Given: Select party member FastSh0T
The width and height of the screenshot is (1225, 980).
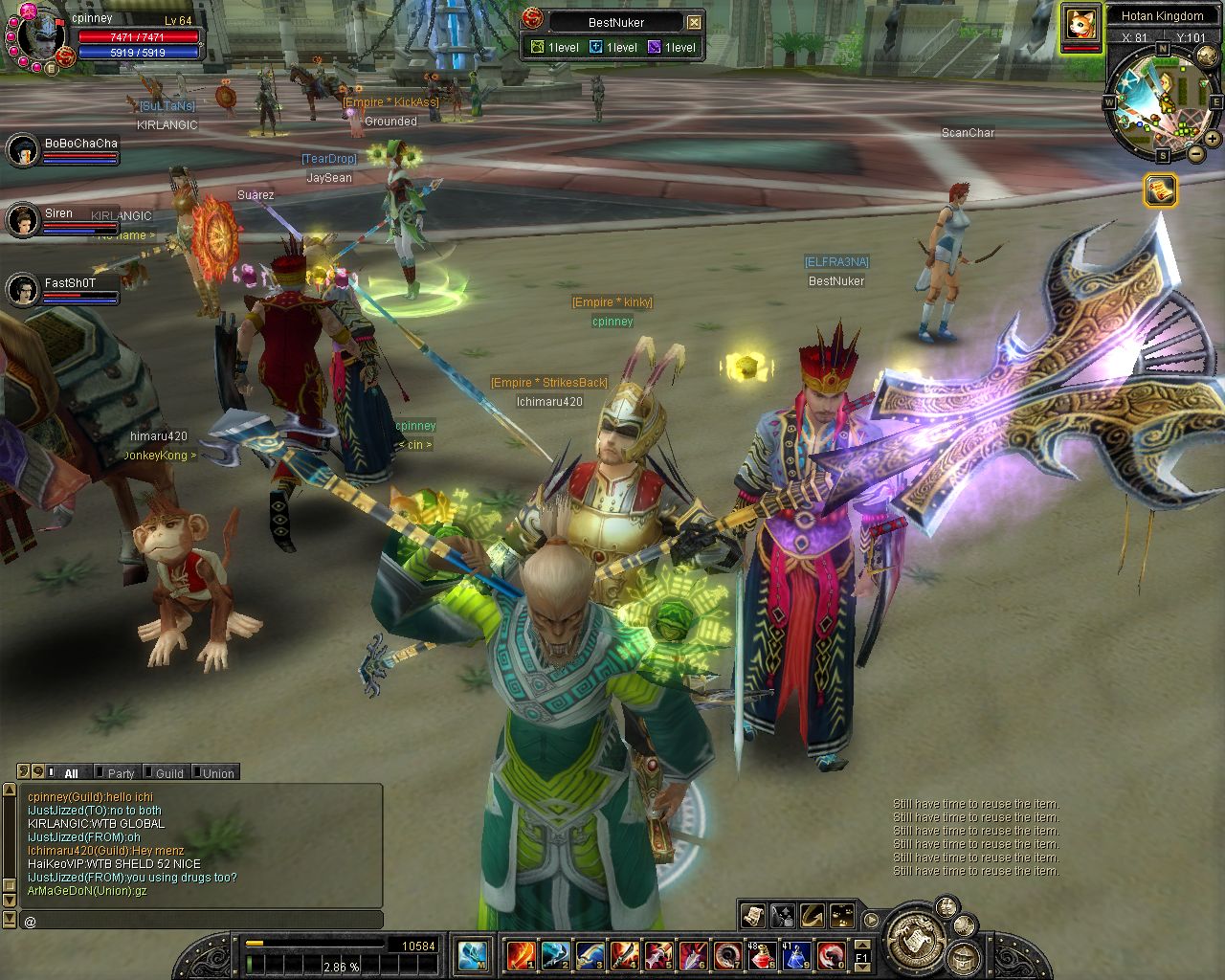Looking at the screenshot, I should click(x=23, y=289).
